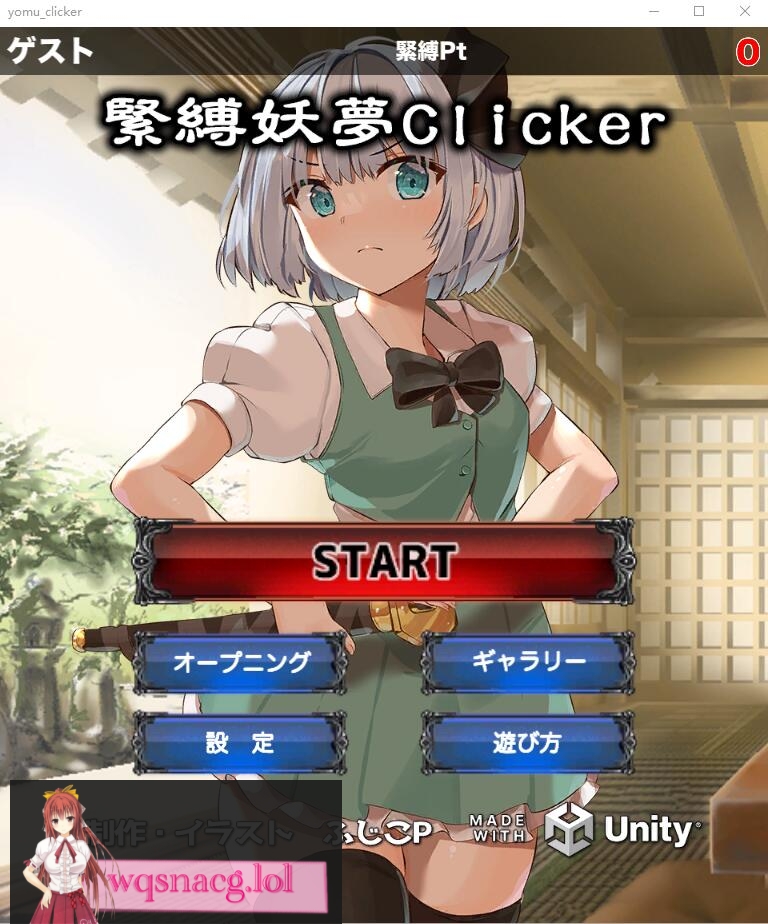768x924 pixels.
Task: Show the 遊び方 how-to-play screen
Action: pos(527,743)
